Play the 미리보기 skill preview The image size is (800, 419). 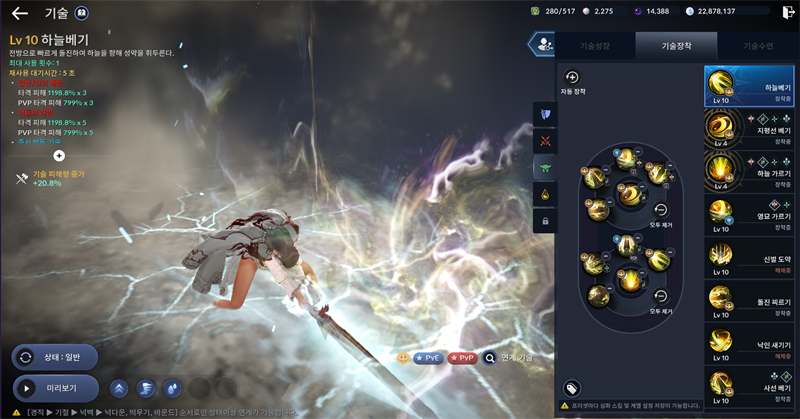(56, 387)
